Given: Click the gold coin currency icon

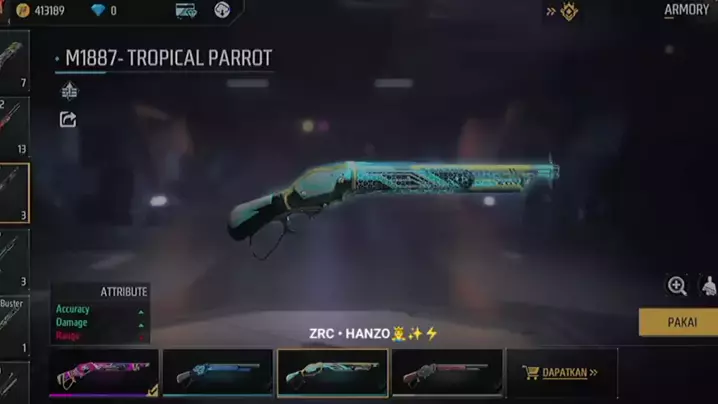Looking at the screenshot, I should tap(23, 11).
